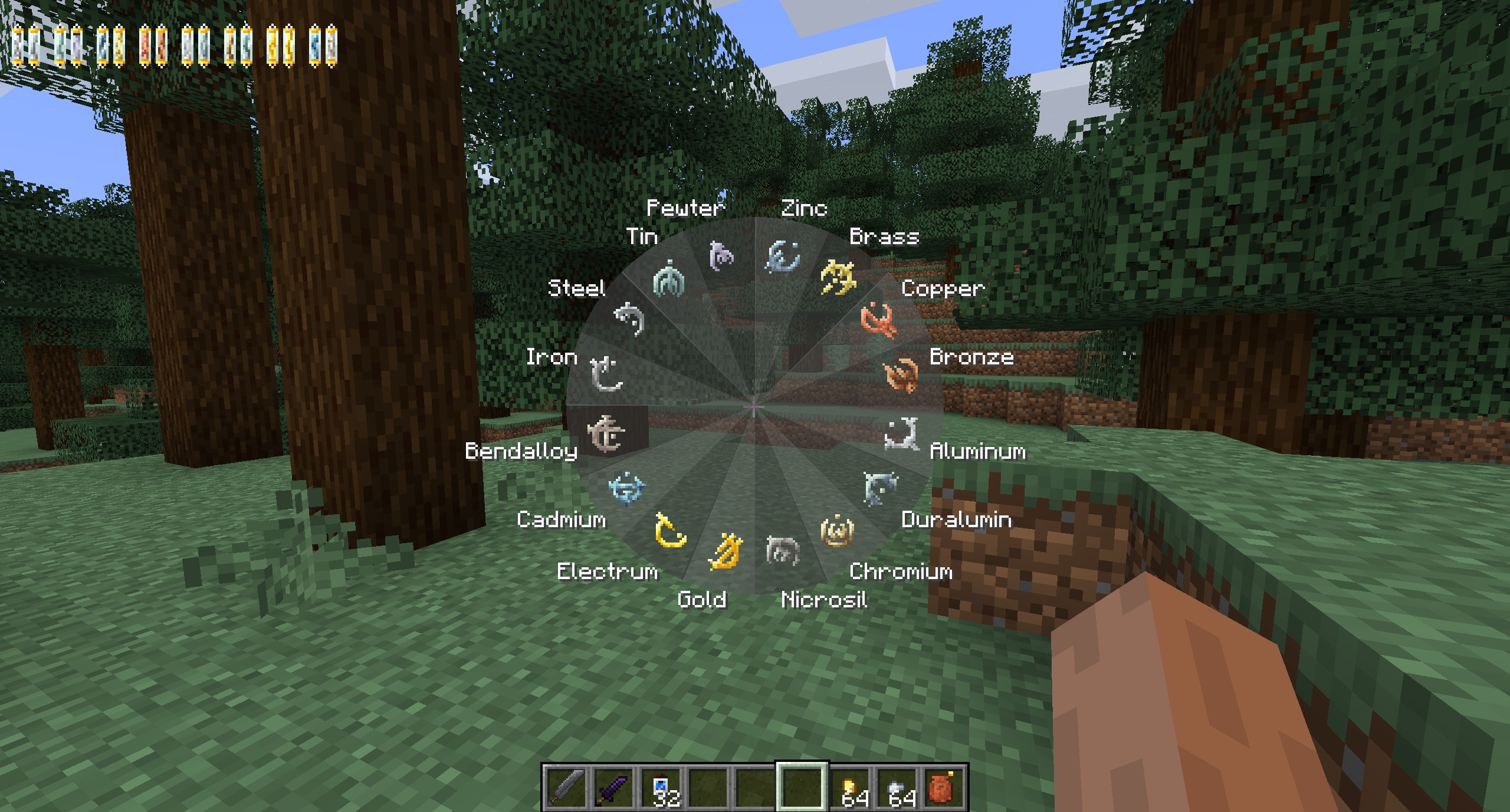Activate the highlighted Bendalloy segment
The height and width of the screenshot is (812, 1510).
[x=606, y=434]
